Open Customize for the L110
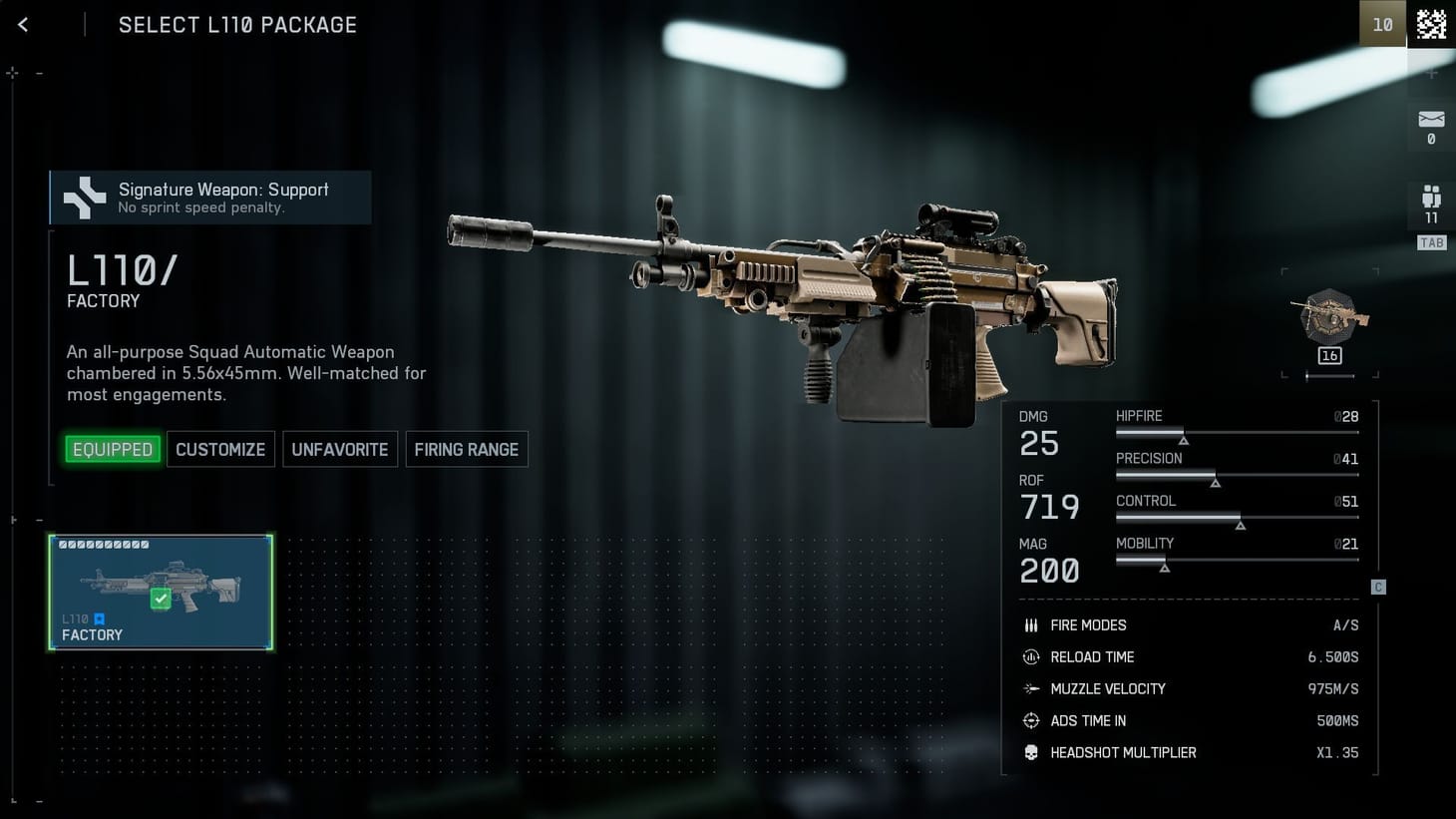 pos(220,449)
